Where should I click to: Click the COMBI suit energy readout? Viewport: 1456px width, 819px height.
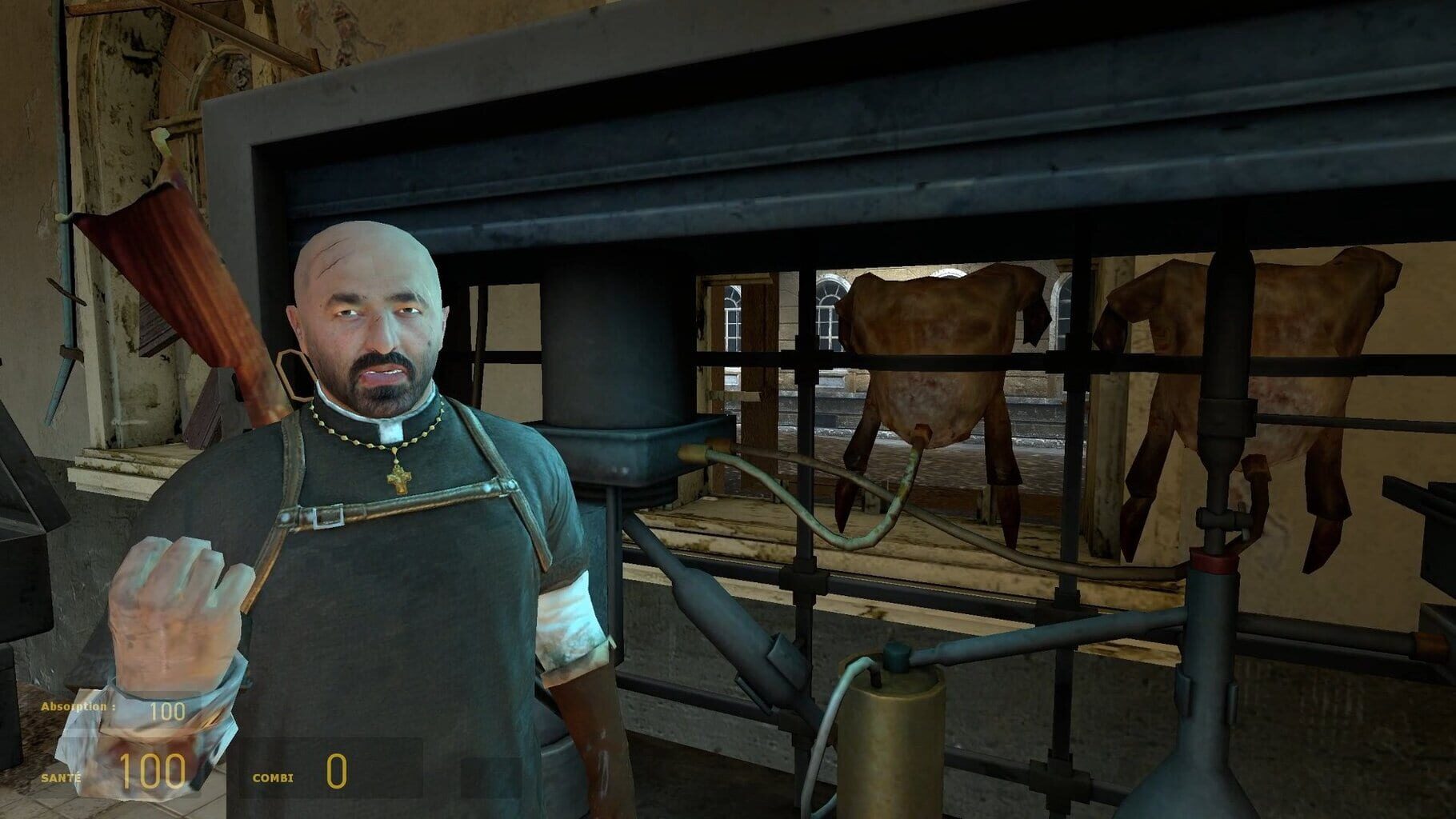point(332,772)
